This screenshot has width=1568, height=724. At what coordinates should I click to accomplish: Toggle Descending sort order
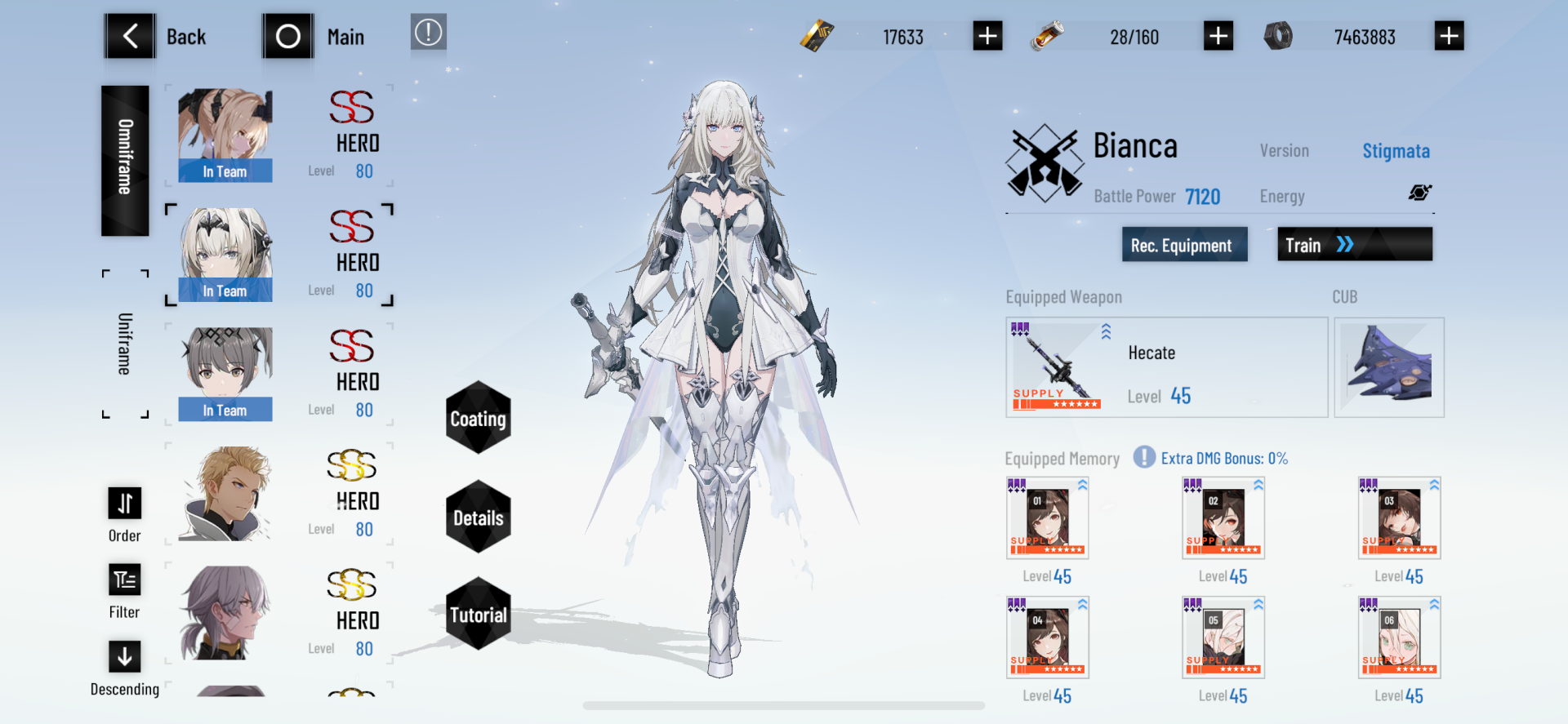pos(123,655)
